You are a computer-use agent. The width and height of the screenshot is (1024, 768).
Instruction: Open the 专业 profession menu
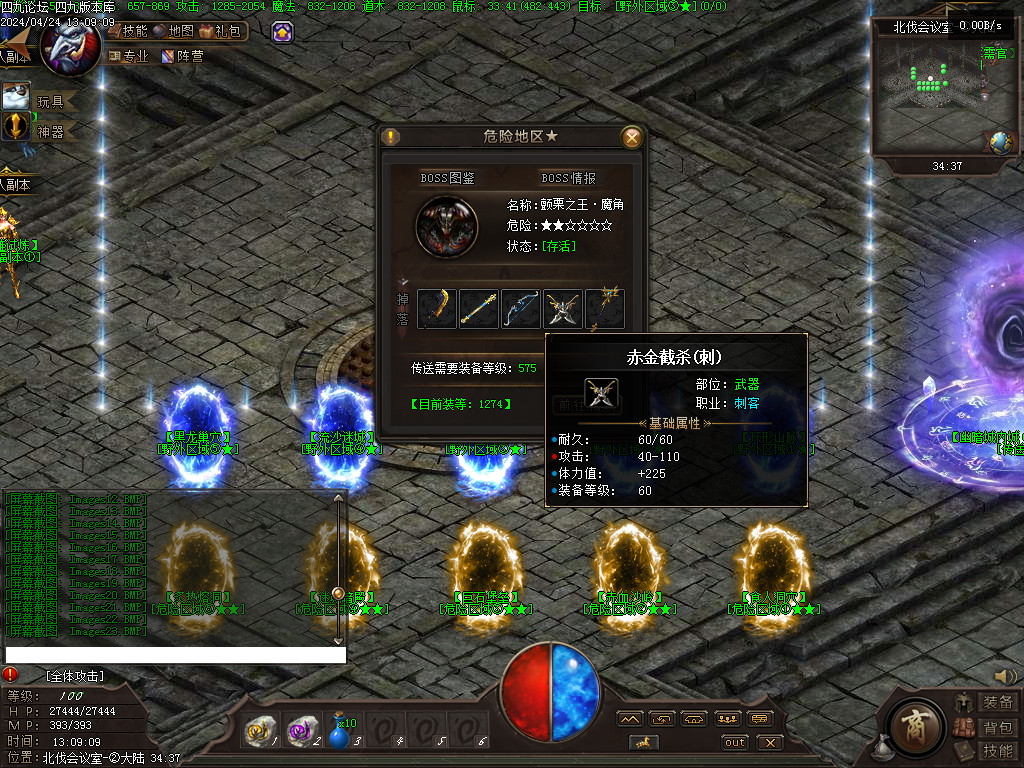129,57
